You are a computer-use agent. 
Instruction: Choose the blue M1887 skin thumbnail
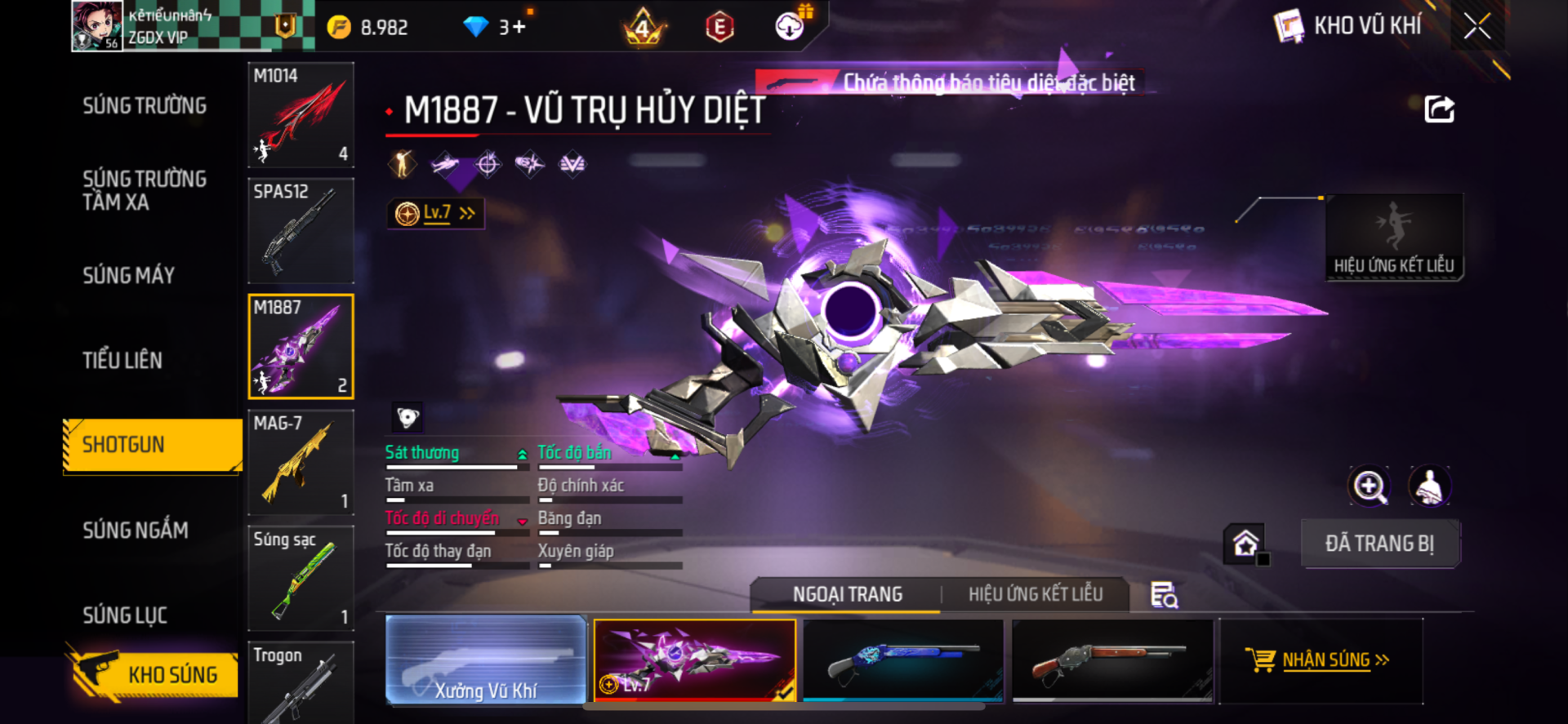point(903,660)
